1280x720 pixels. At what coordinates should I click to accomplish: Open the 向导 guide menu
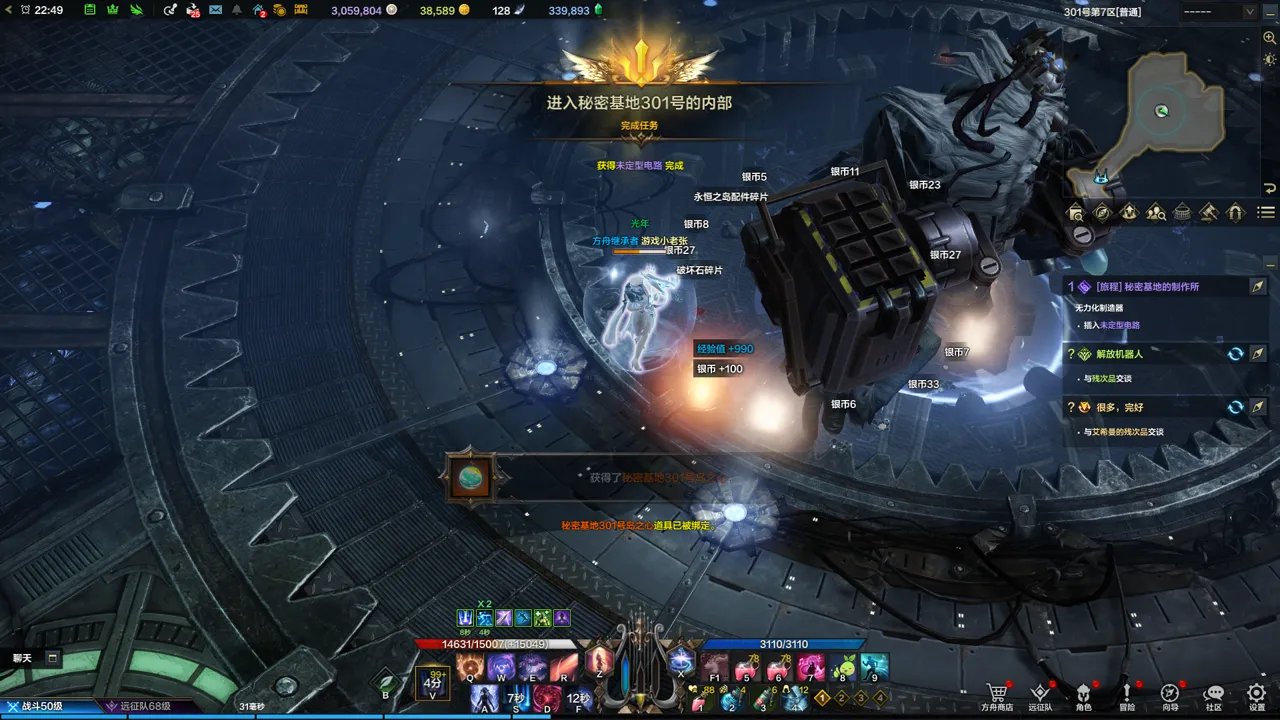pyautogui.click(x=1170, y=696)
